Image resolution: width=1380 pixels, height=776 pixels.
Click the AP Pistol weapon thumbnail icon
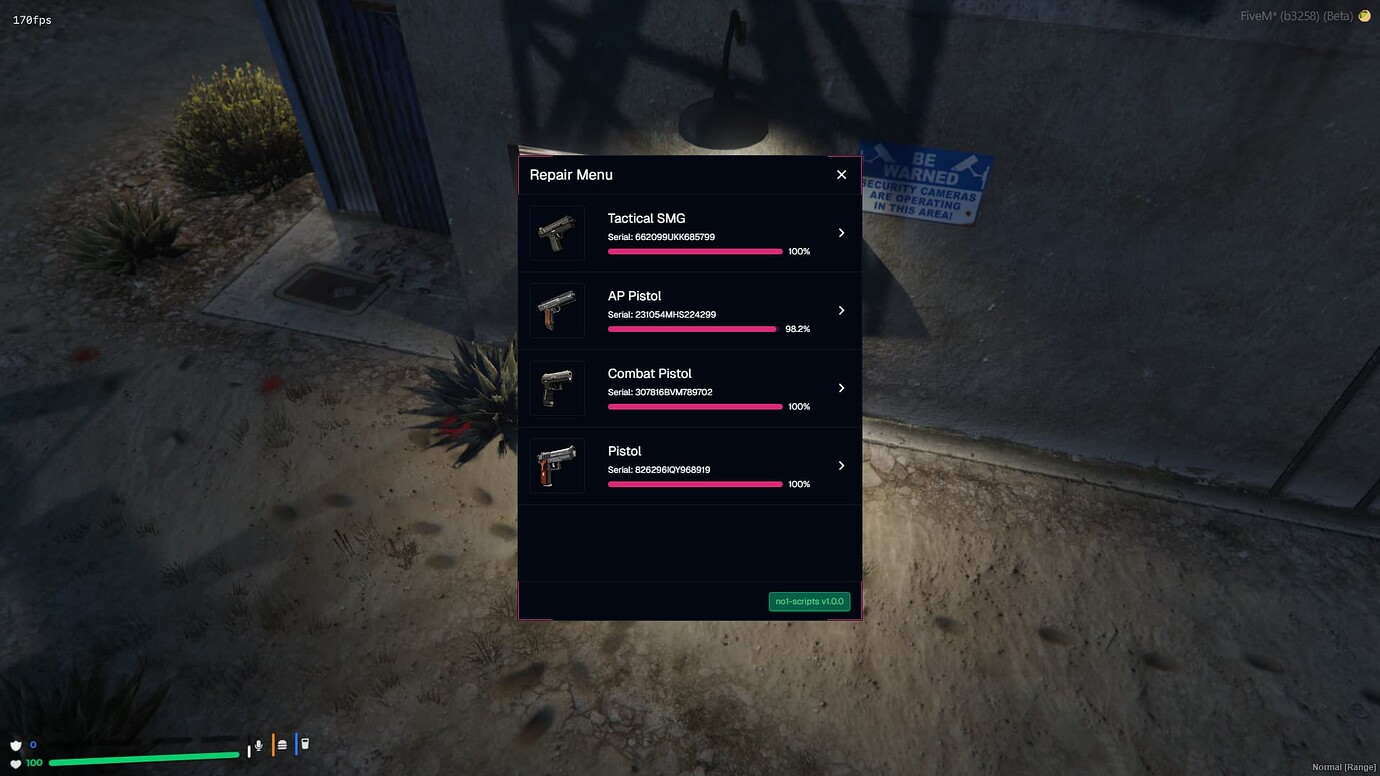(557, 310)
